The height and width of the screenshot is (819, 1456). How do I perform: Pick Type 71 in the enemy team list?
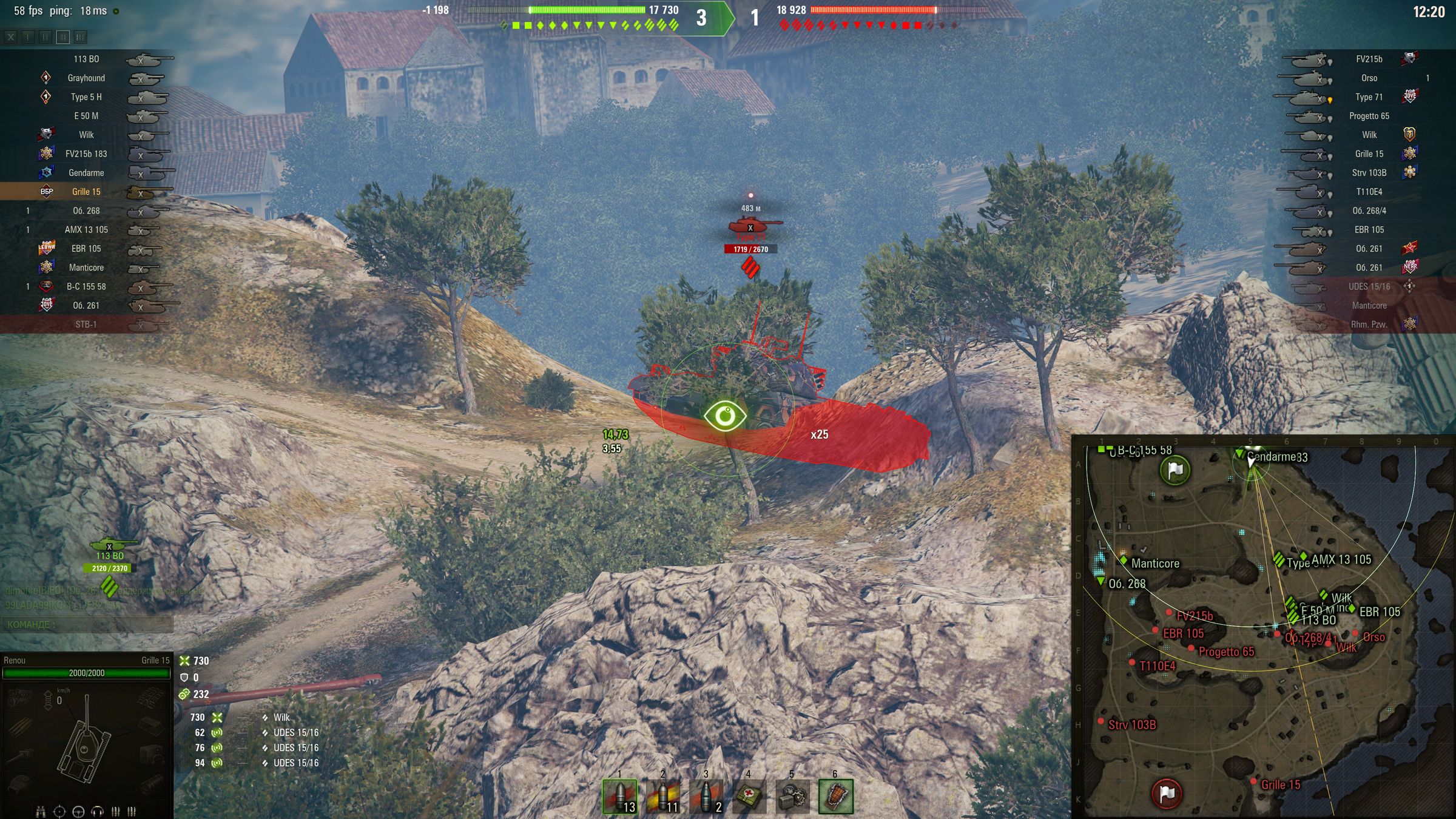coord(1369,97)
